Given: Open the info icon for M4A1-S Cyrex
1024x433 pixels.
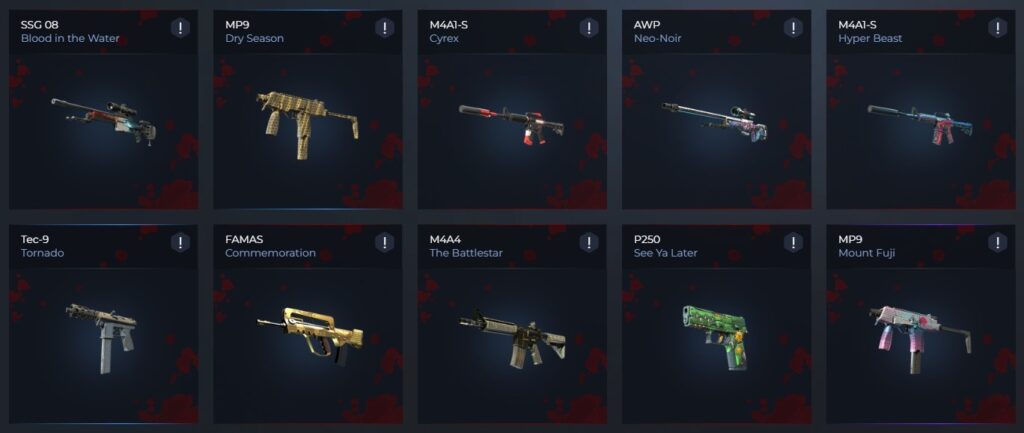Looking at the screenshot, I should (x=589, y=28).
